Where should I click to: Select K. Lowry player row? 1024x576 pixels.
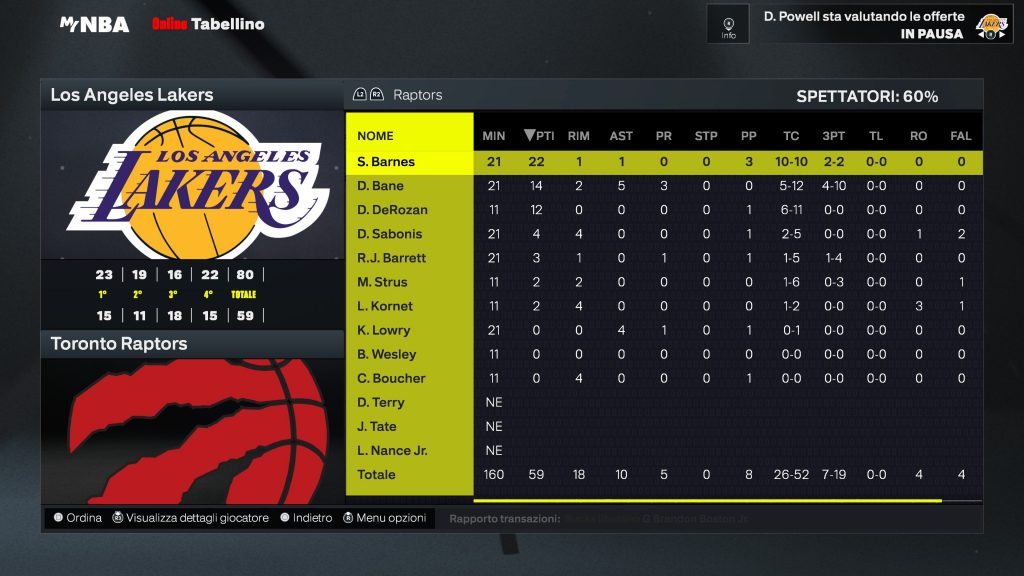pos(384,330)
